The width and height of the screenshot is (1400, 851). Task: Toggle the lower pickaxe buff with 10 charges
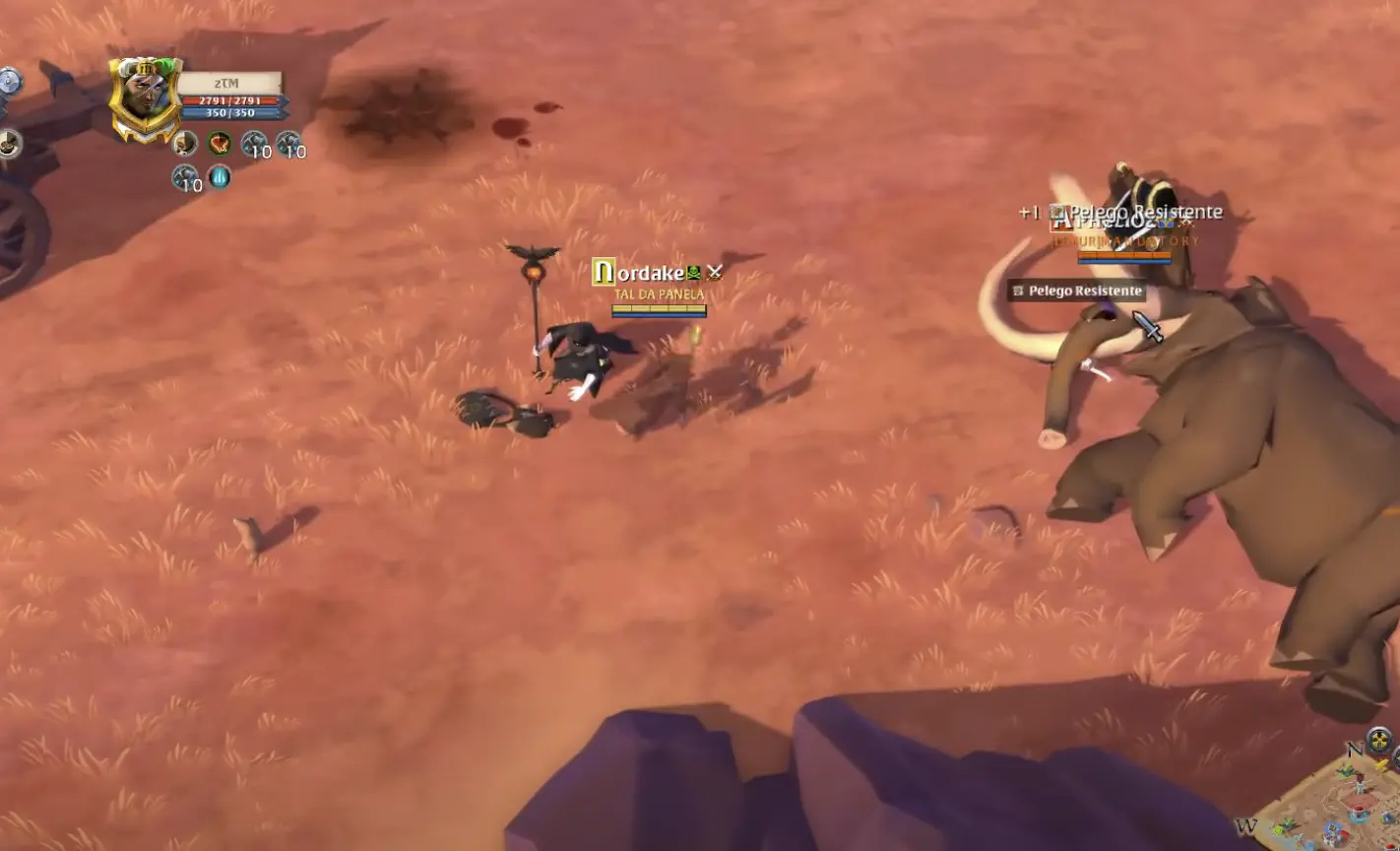(184, 175)
